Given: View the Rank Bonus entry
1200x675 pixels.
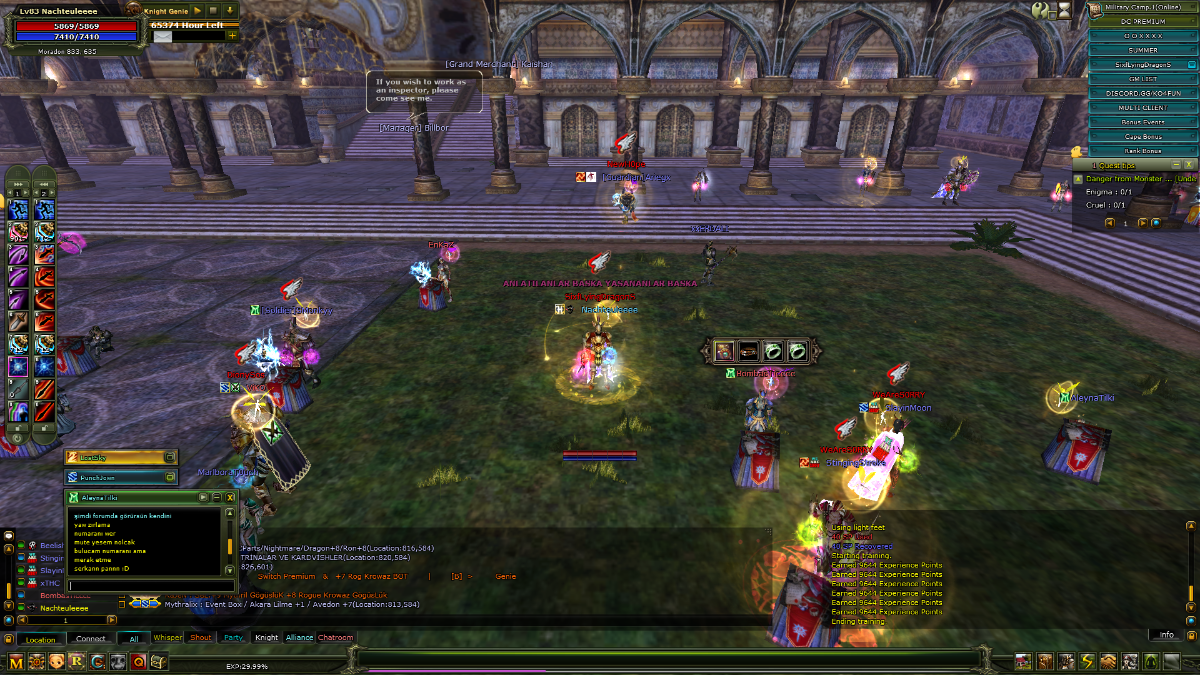Looking at the screenshot, I should click(x=1142, y=151).
